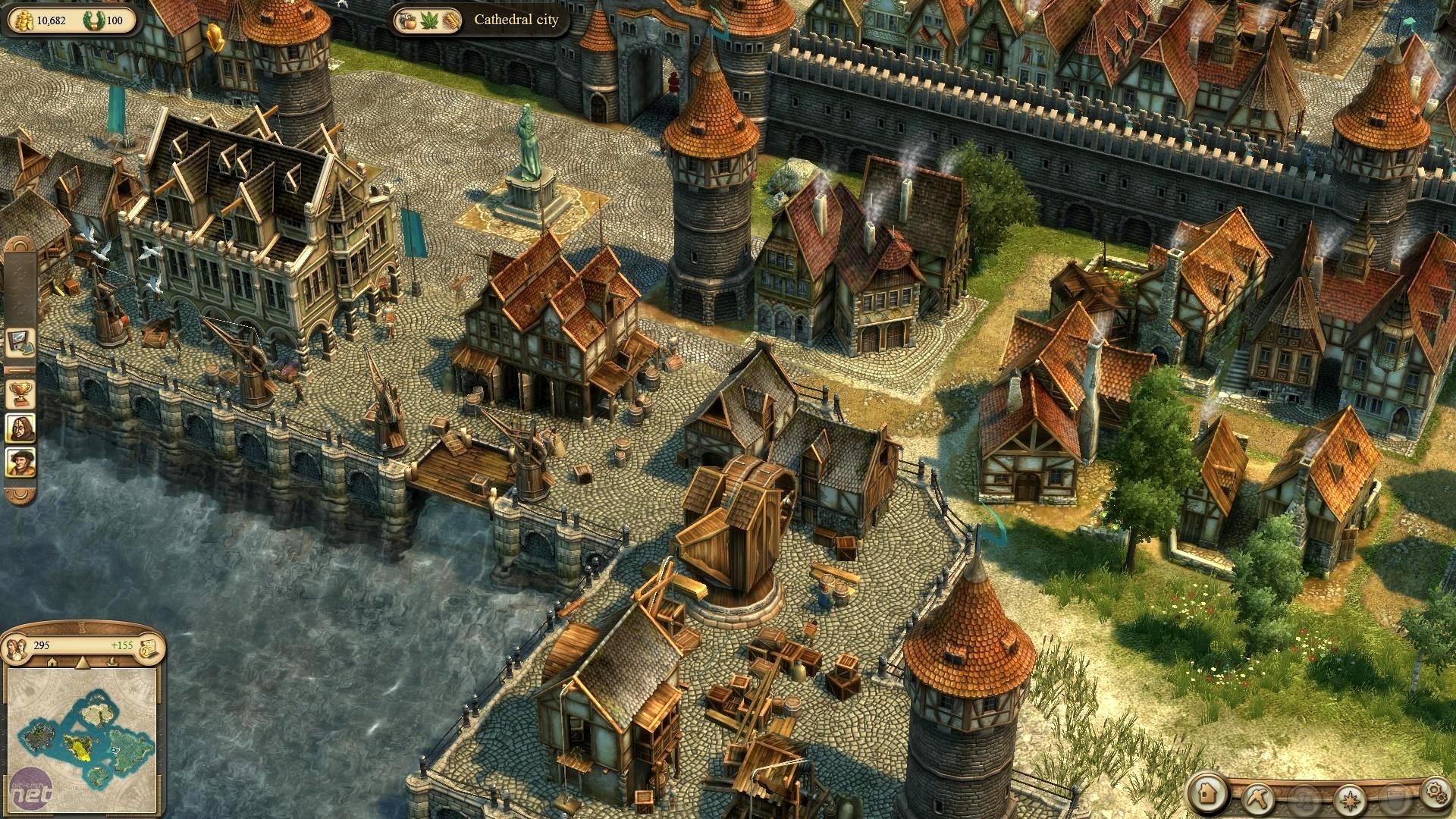Image resolution: width=1456 pixels, height=819 pixels.
Task: Collapse the sidebar with the bottom crescent handle
Action: coord(20,496)
